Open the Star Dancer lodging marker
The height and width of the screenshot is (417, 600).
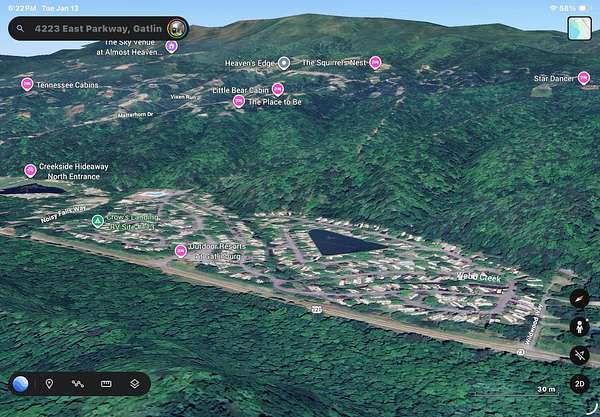pyautogui.click(x=584, y=77)
